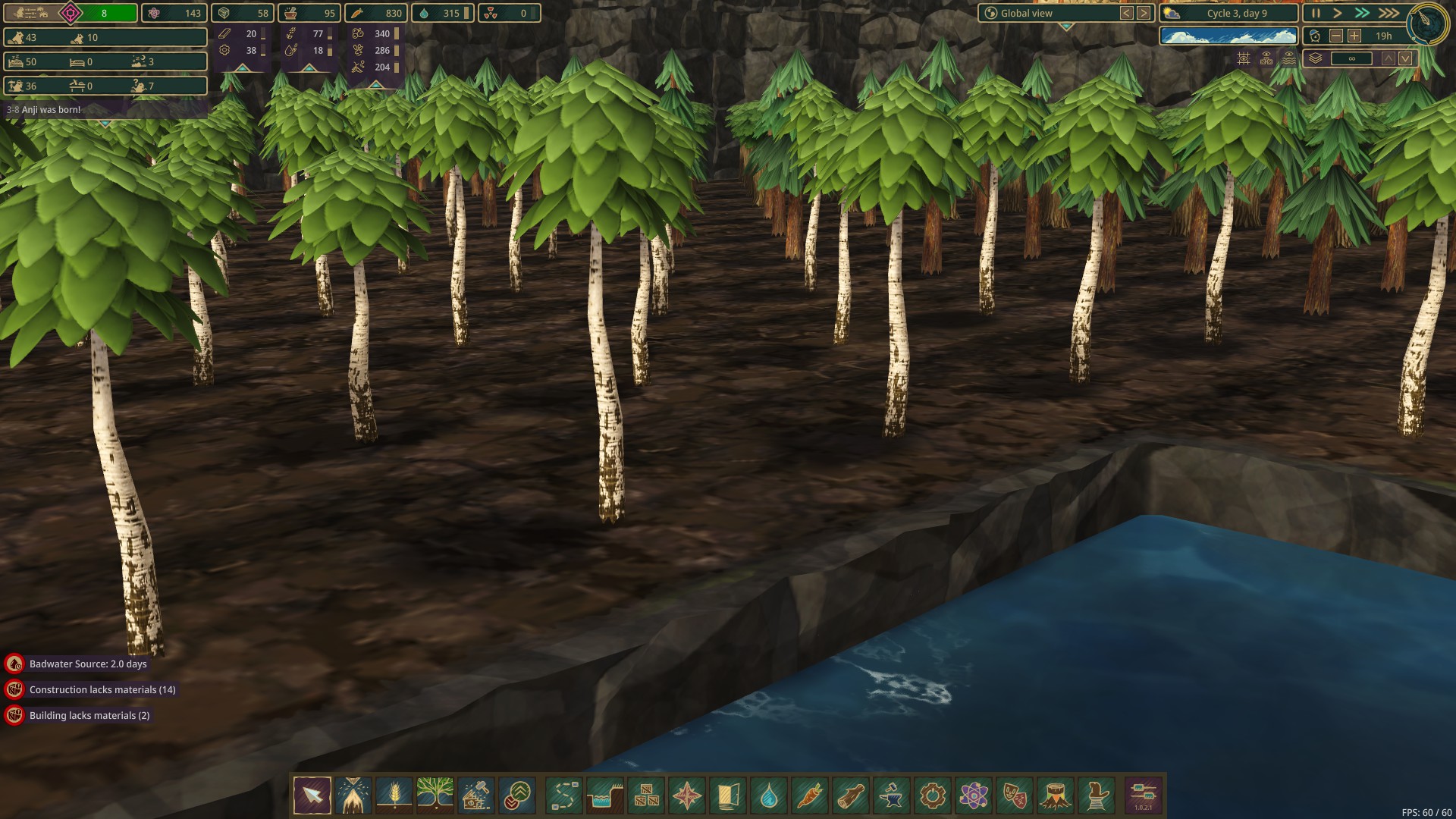Decrease the work hours with minus button
The image size is (1456, 819).
1336,36
